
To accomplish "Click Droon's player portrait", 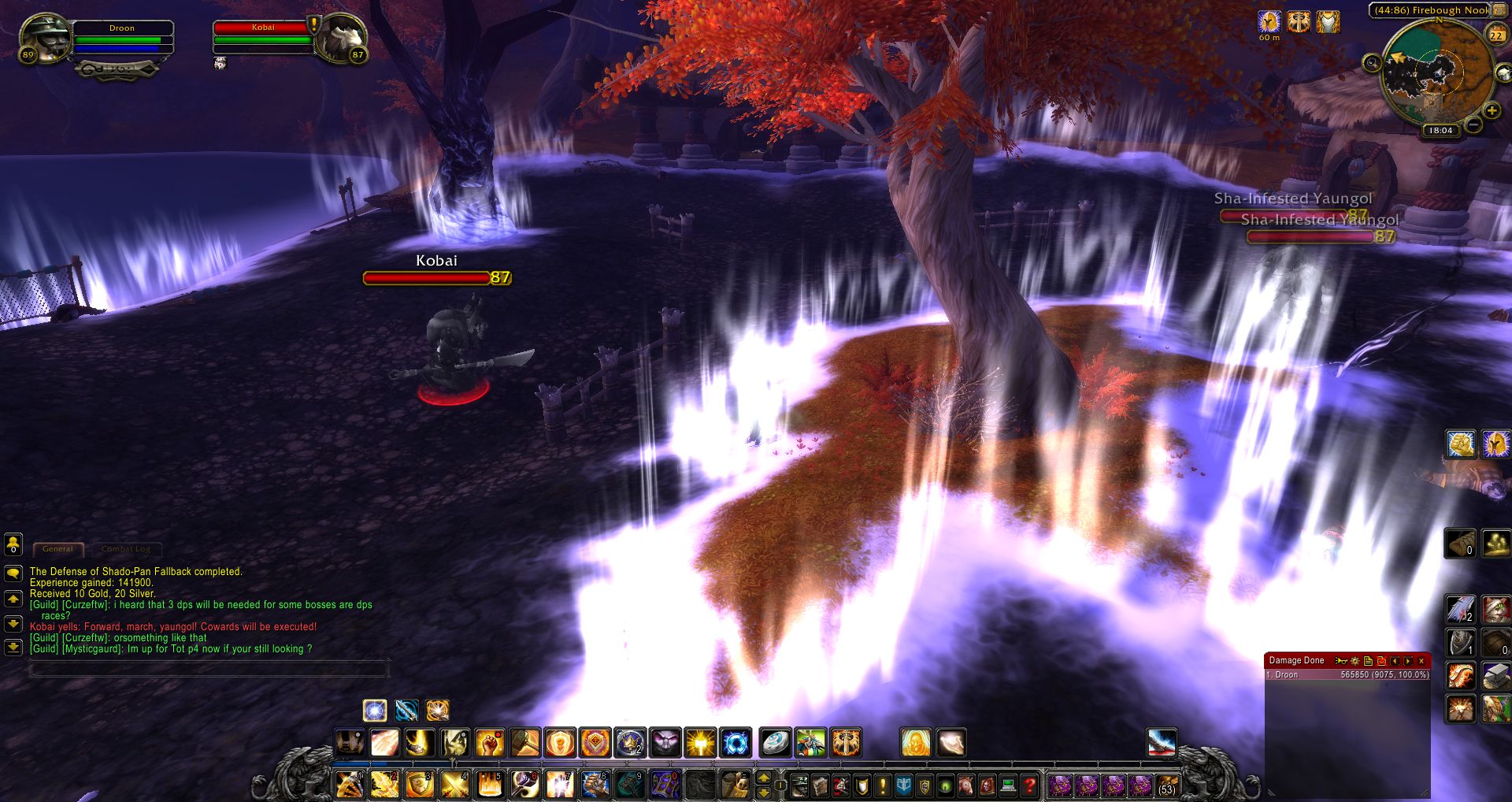I will [45, 36].
